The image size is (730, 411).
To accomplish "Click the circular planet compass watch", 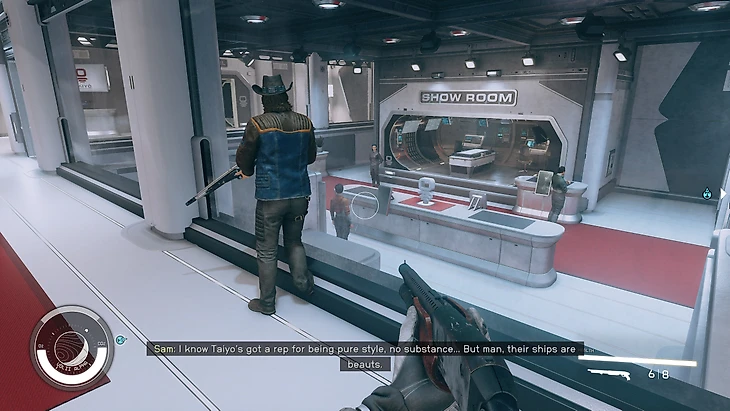I will 71,347.
